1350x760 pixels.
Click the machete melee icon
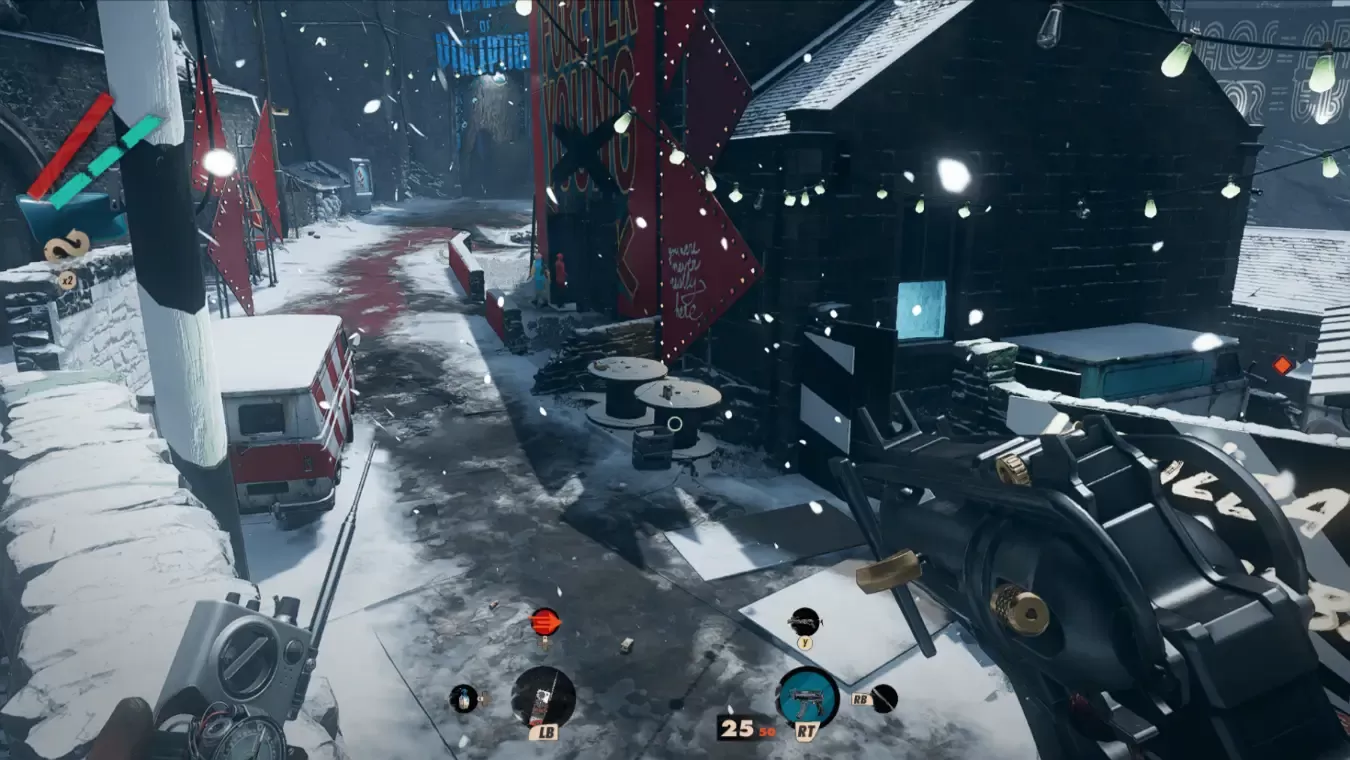click(x=884, y=698)
